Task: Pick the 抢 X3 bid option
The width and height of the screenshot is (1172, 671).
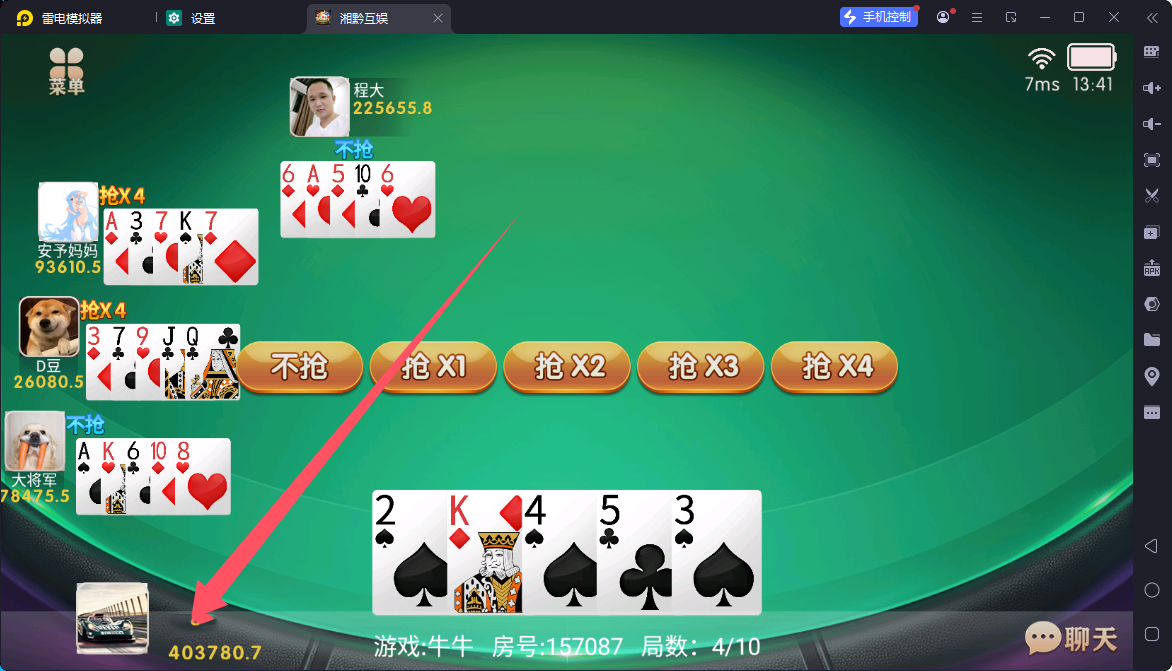Action: 701,367
